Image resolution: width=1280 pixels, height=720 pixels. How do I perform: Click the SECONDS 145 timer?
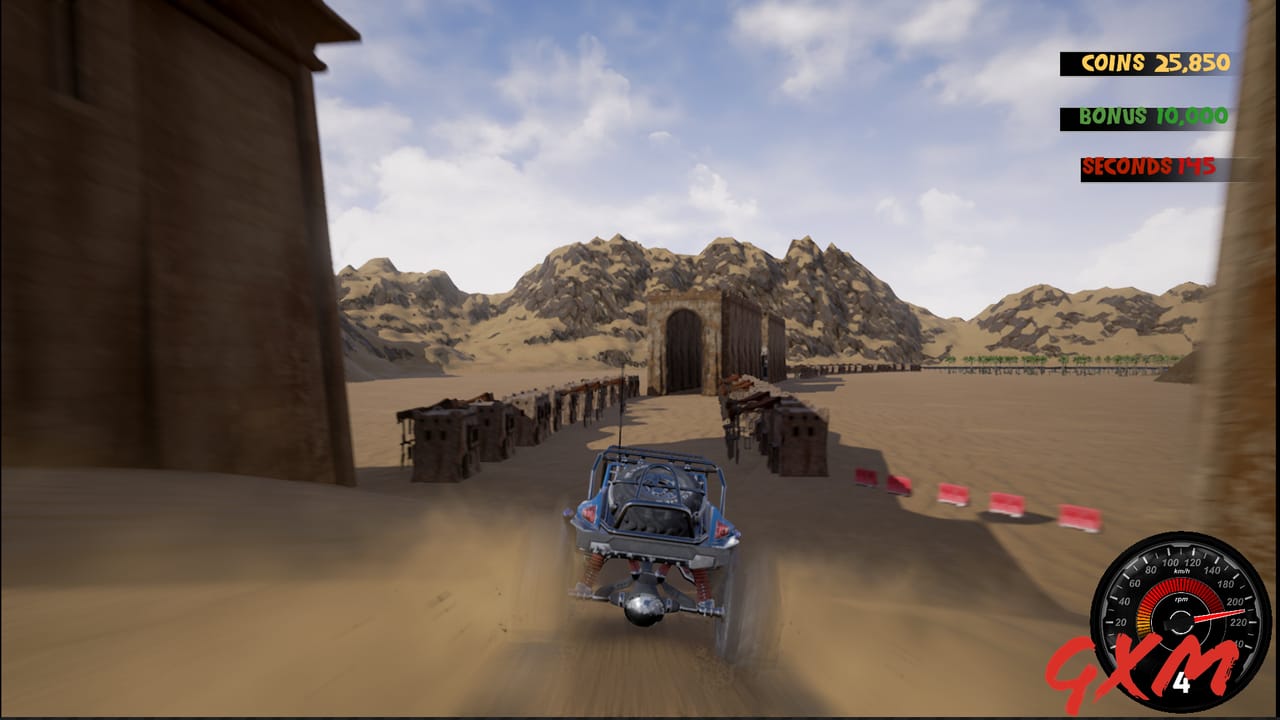click(1150, 167)
